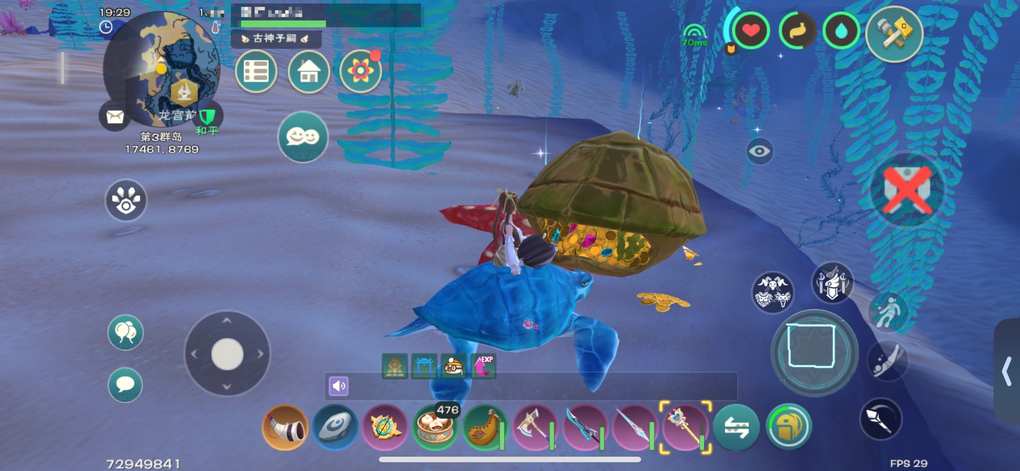Select the steamed buns food slot
This screenshot has height=471, width=1020.
point(436,428)
